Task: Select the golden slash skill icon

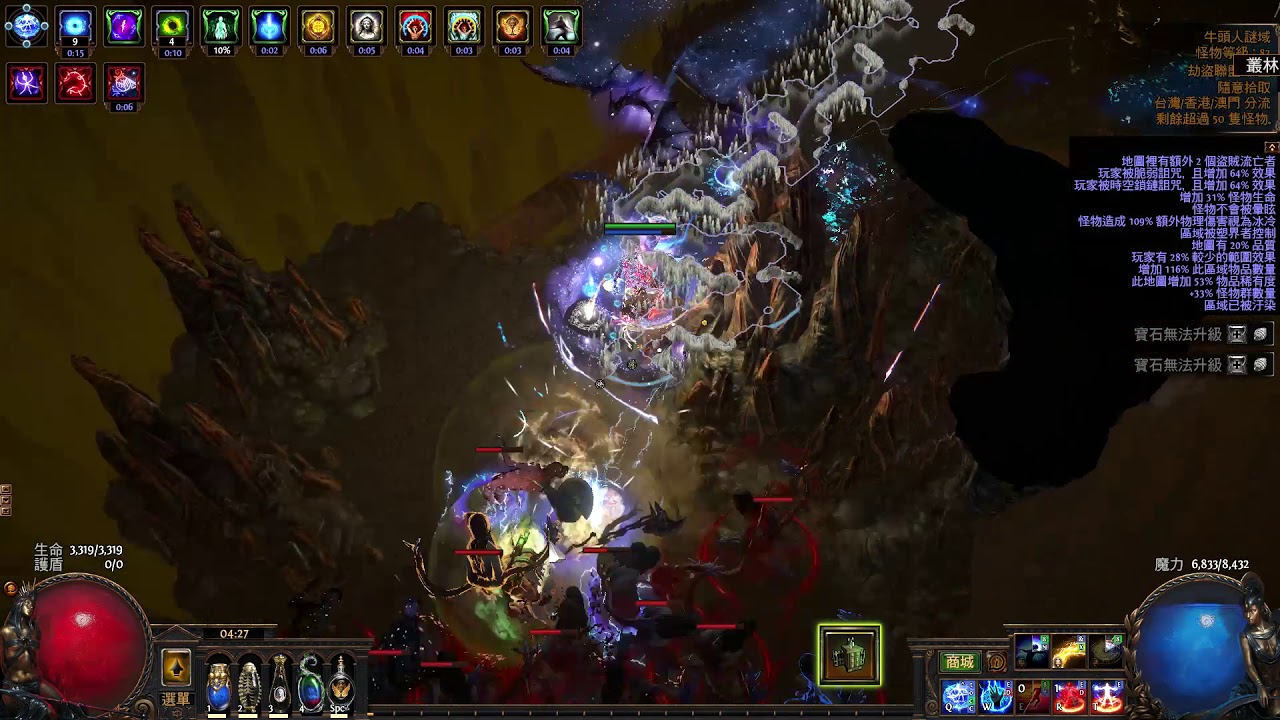Action: coord(1070,652)
